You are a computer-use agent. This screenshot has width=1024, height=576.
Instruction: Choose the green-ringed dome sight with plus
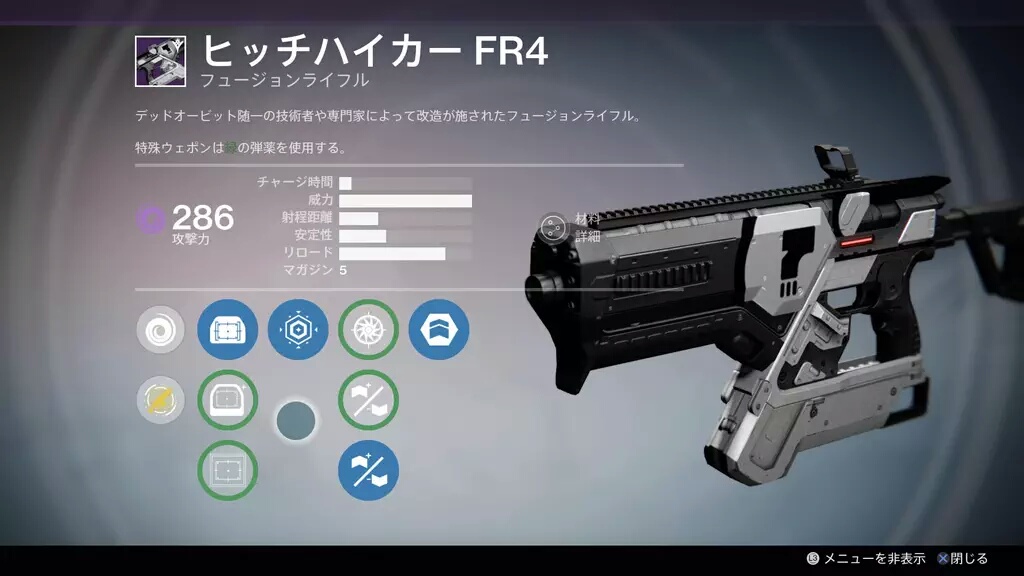pos(227,401)
